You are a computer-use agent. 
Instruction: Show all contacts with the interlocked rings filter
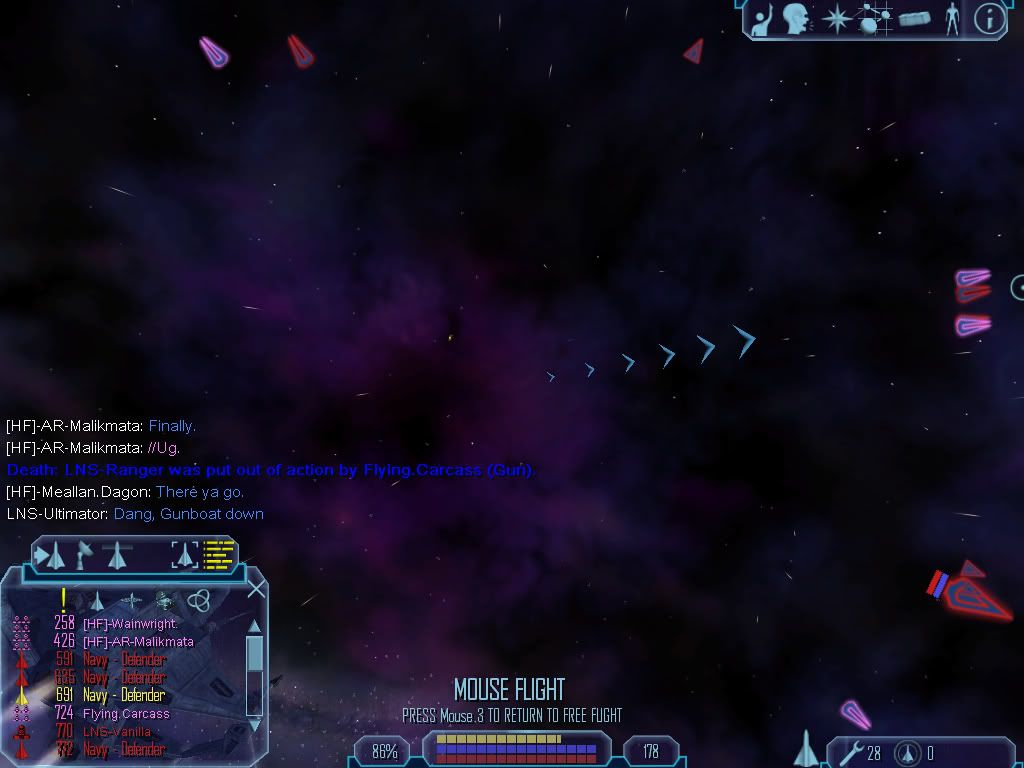[197, 600]
